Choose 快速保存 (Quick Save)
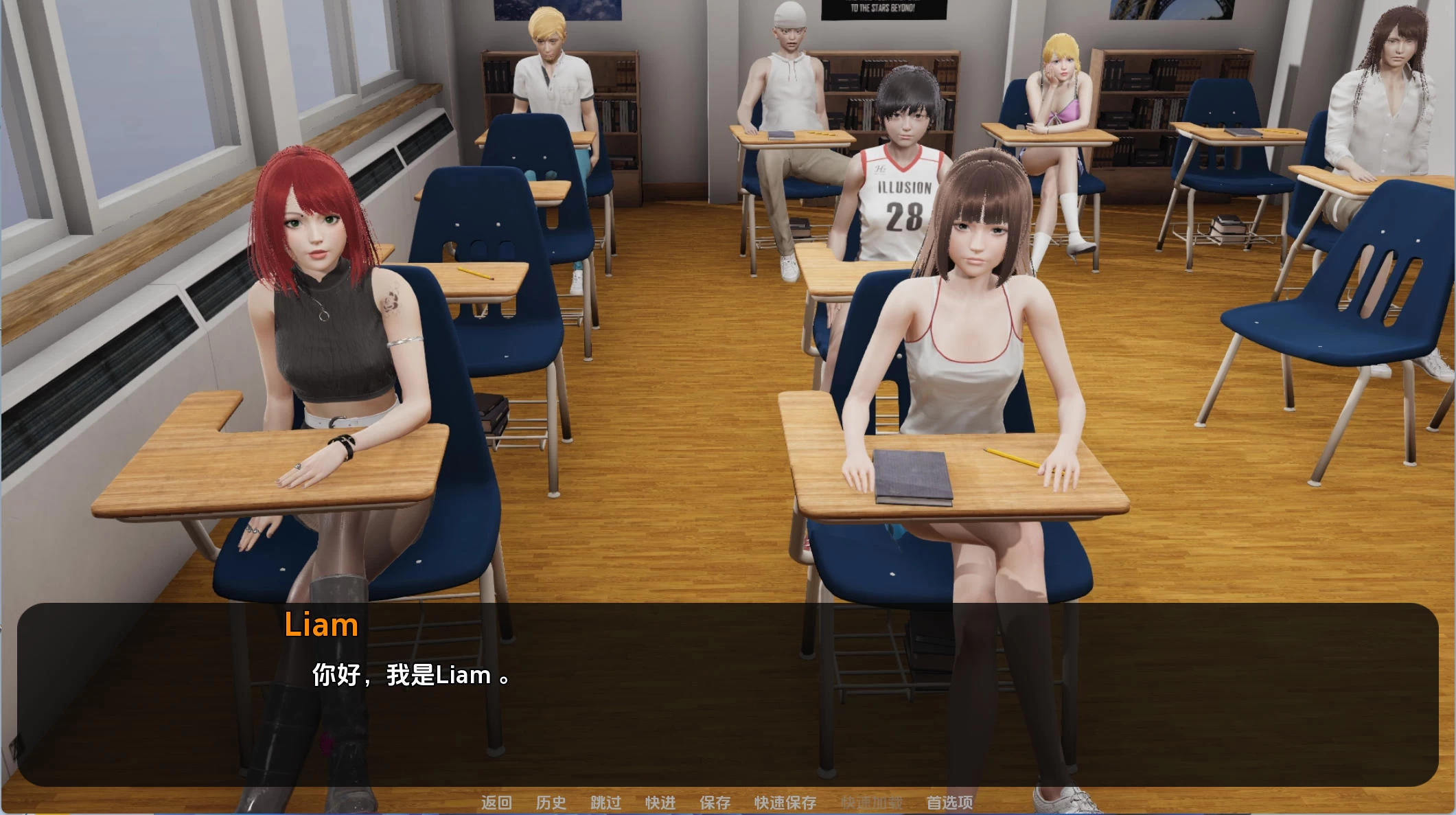The width and height of the screenshot is (1456, 815). (x=785, y=803)
